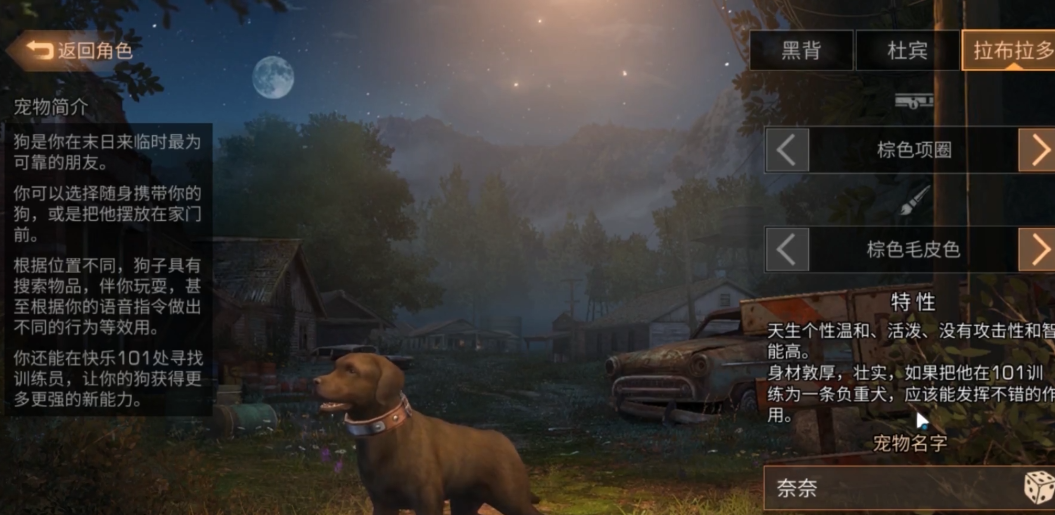
Task: Choose the 拉布拉多 breed tab
Action: pos(1008,51)
